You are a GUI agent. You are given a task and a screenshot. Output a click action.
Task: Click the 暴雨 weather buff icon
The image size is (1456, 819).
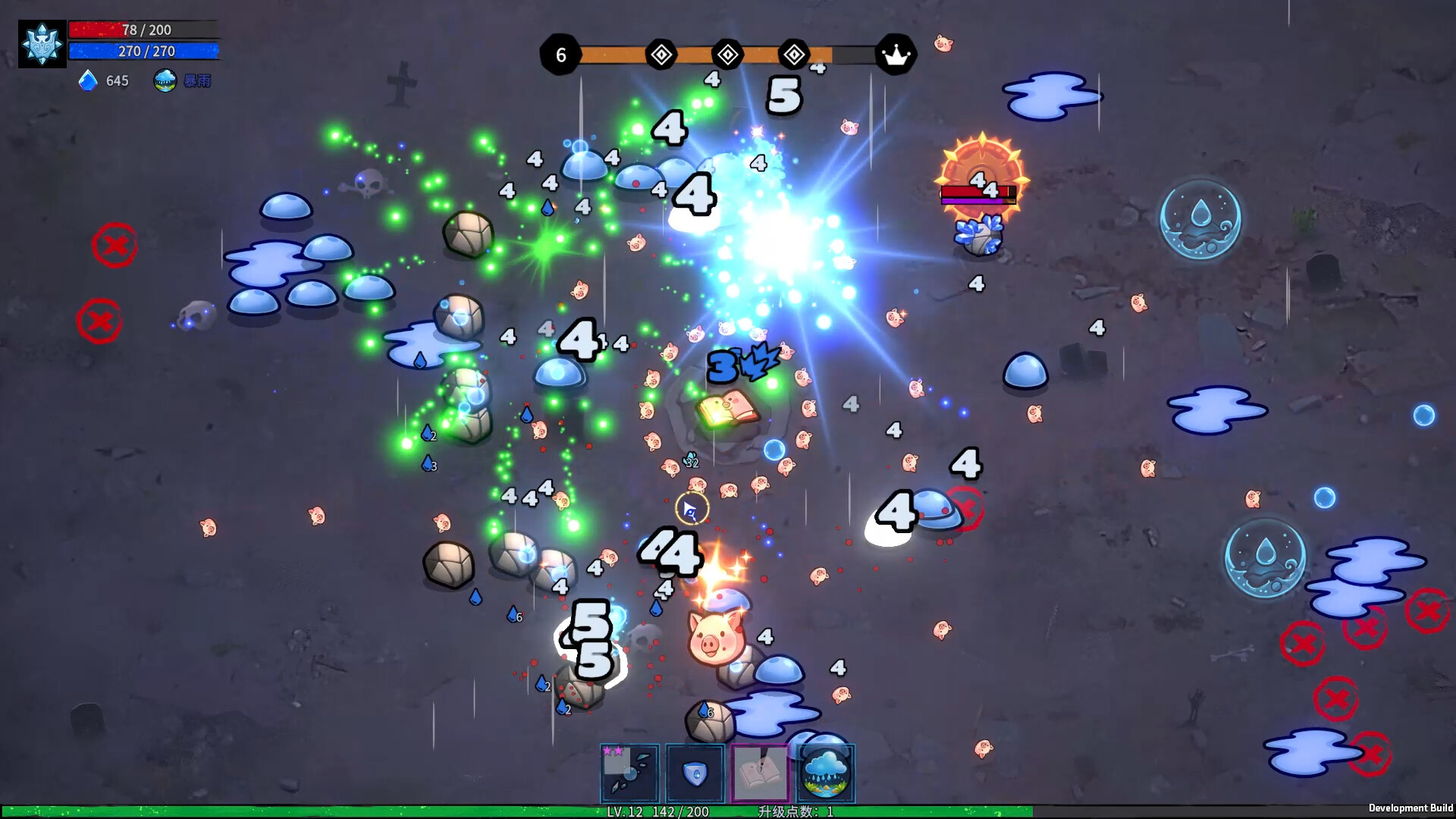coord(165,81)
